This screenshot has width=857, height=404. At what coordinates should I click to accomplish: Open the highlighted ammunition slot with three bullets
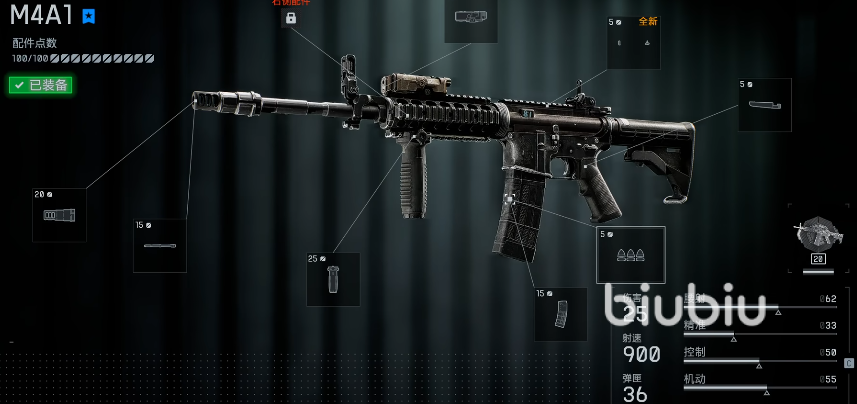[631, 256]
